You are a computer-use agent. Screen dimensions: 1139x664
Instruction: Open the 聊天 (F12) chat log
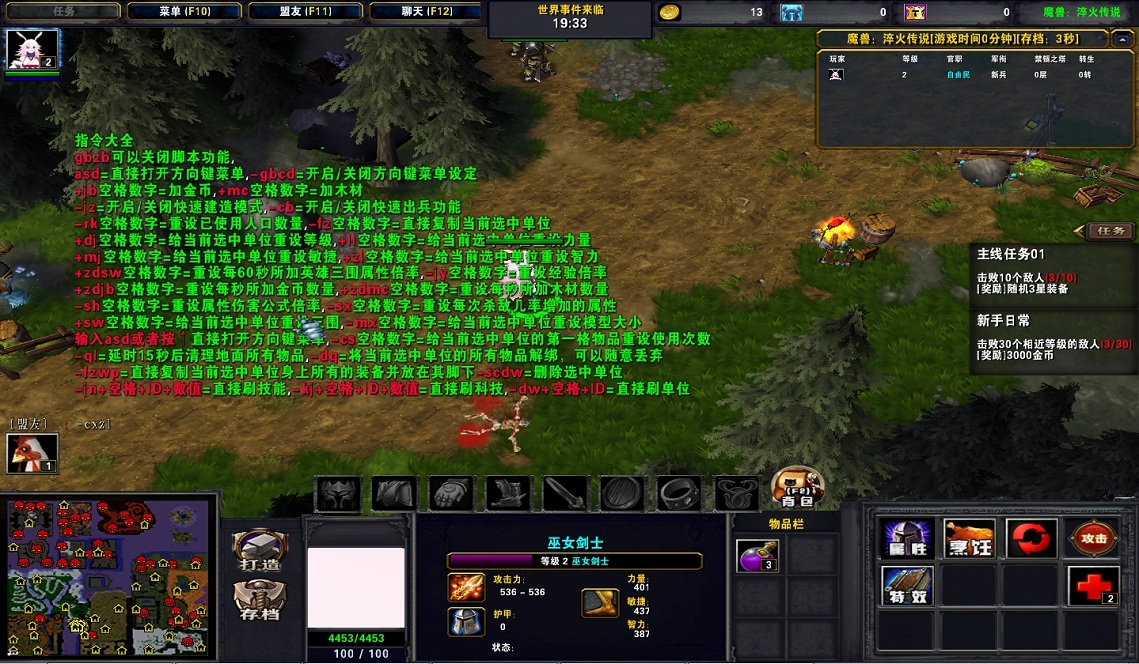pos(424,12)
